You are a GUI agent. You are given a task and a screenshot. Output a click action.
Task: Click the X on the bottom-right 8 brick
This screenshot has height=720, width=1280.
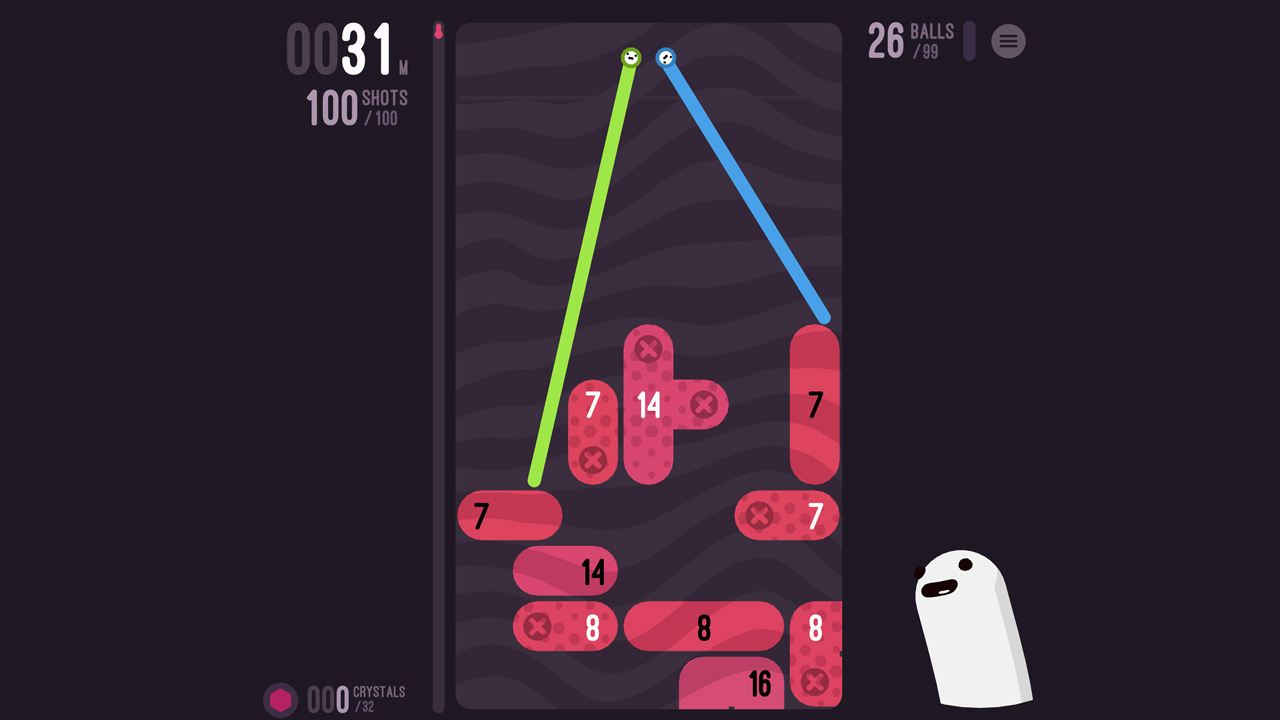815,681
